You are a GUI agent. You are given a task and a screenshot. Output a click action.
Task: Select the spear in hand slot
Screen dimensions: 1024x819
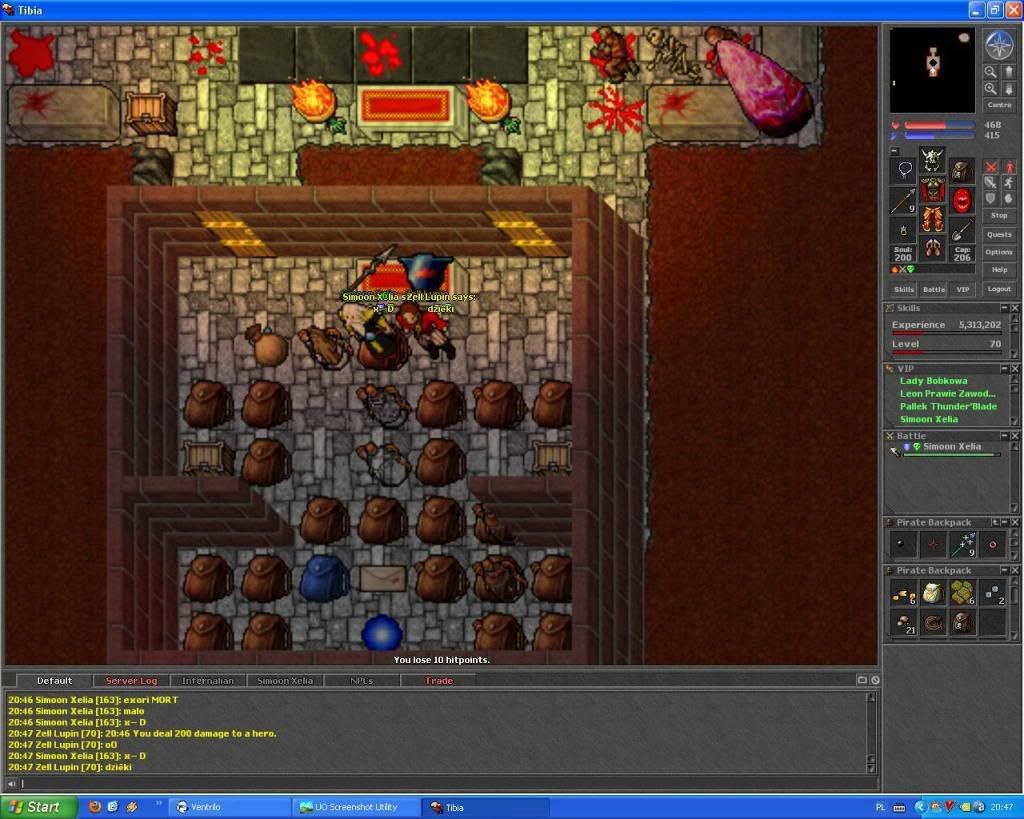click(903, 201)
